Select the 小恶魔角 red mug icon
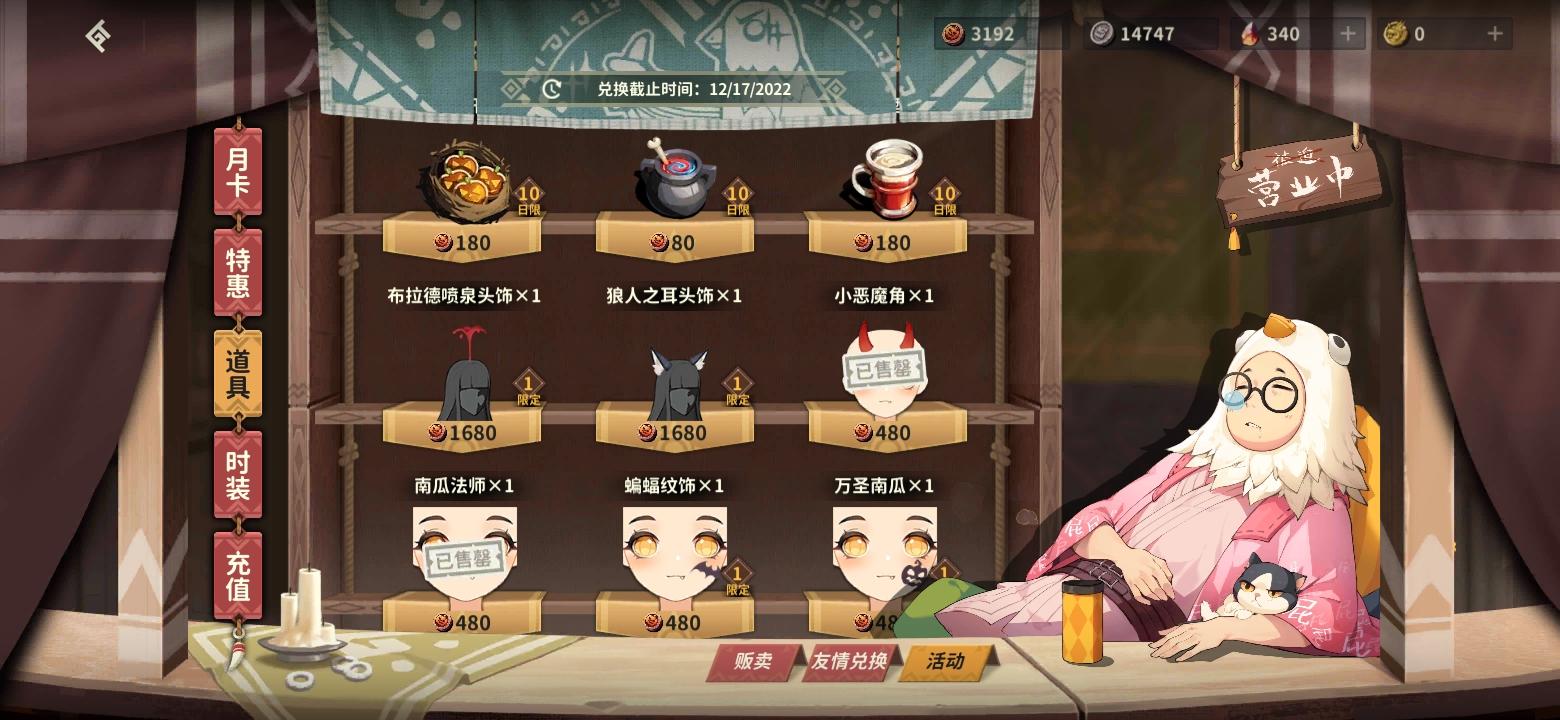The image size is (1560, 720). click(888, 177)
